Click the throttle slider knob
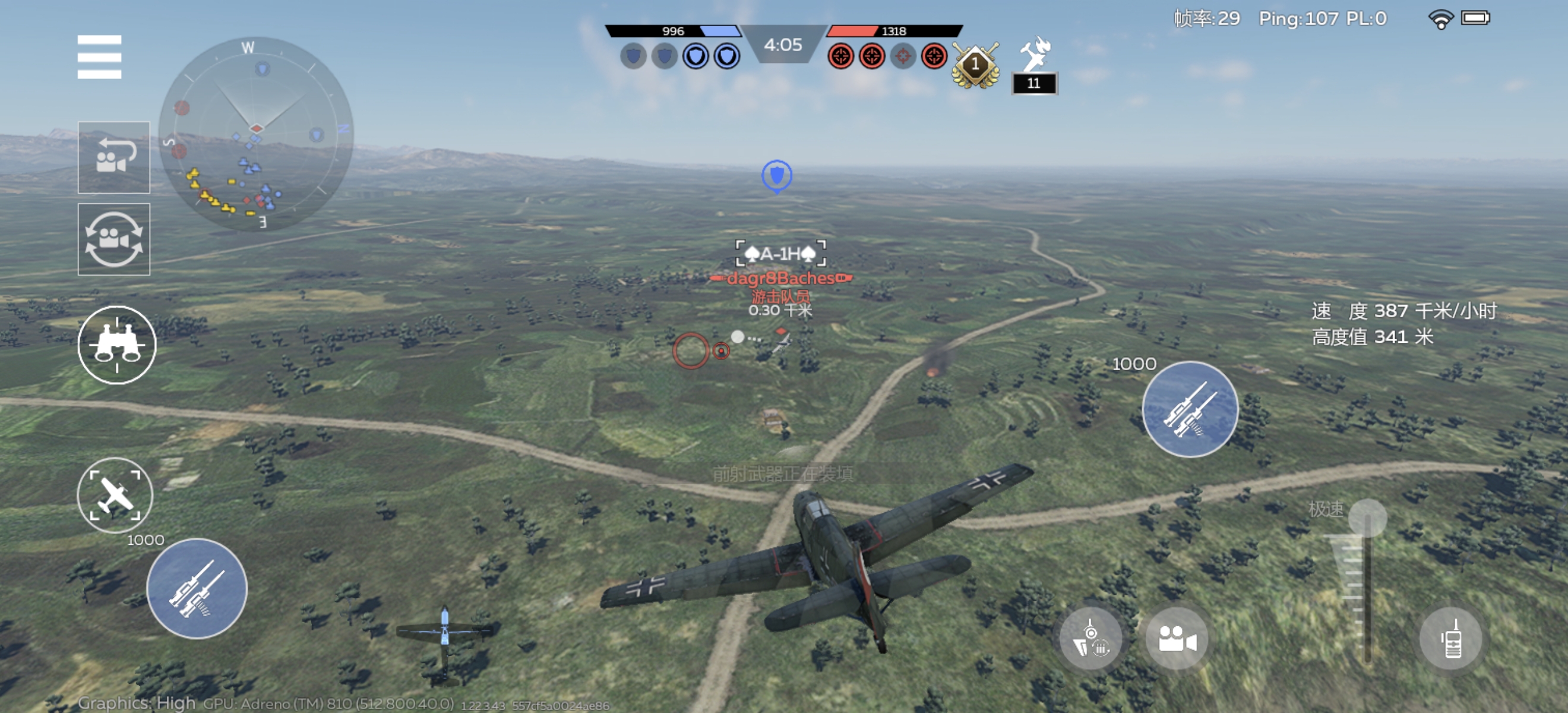 pyautogui.click(x=1367, y=518)
